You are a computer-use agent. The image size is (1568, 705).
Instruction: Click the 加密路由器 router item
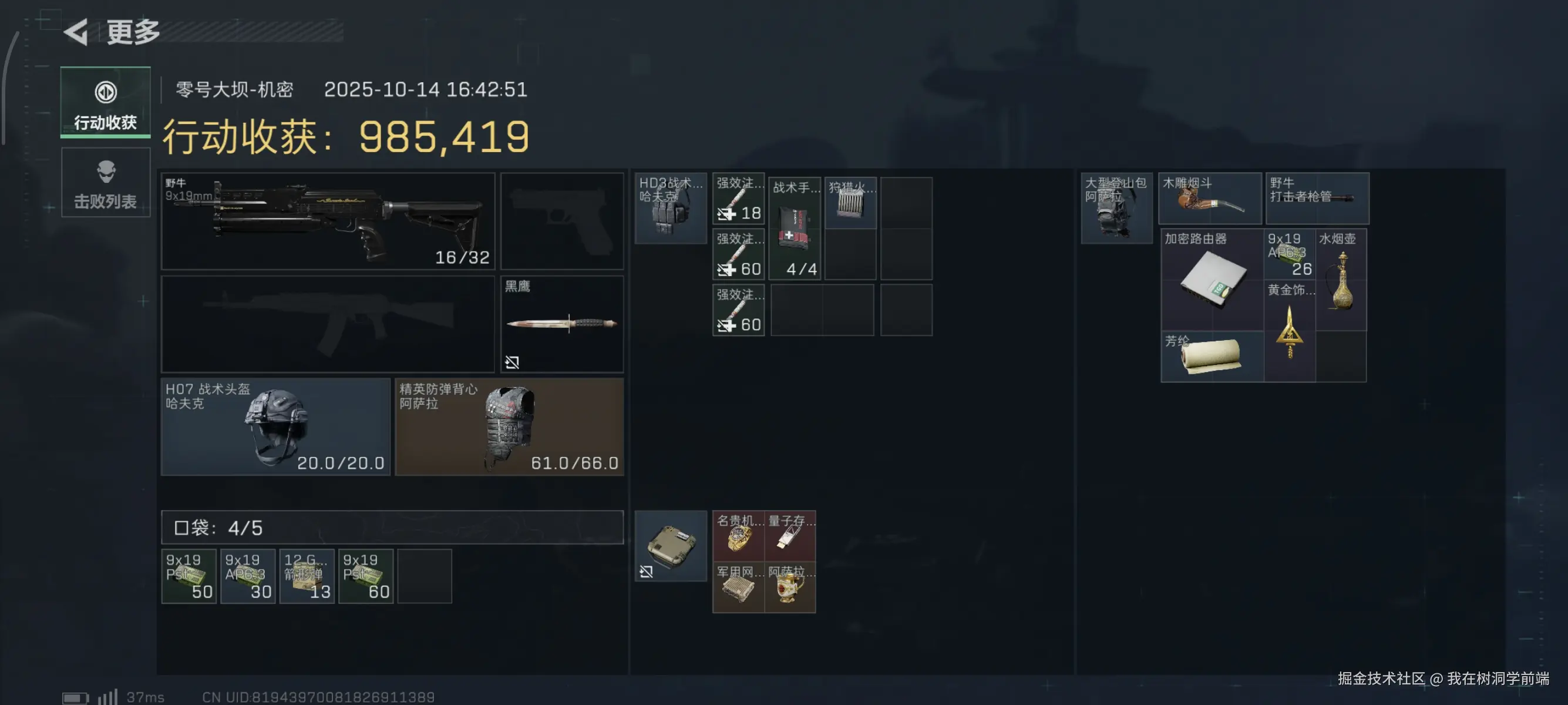1212,280
